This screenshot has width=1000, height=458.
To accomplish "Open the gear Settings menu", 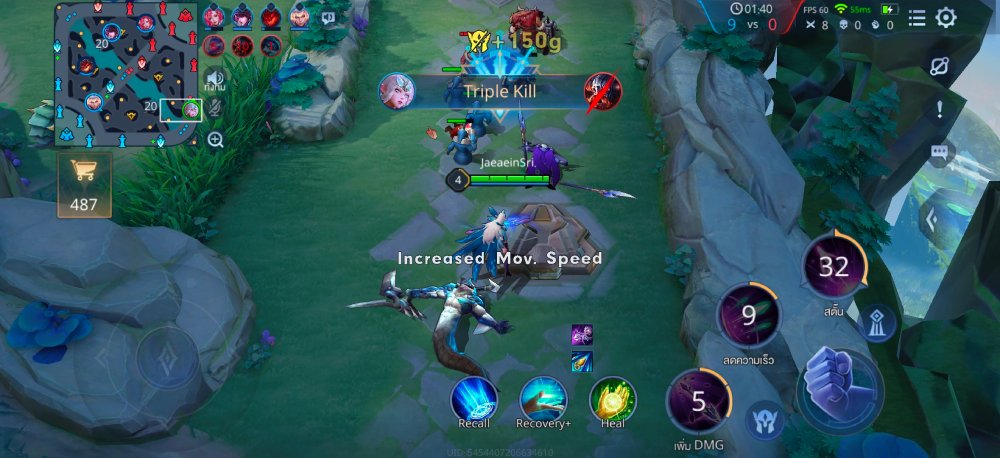I will (x=945, y=17).
